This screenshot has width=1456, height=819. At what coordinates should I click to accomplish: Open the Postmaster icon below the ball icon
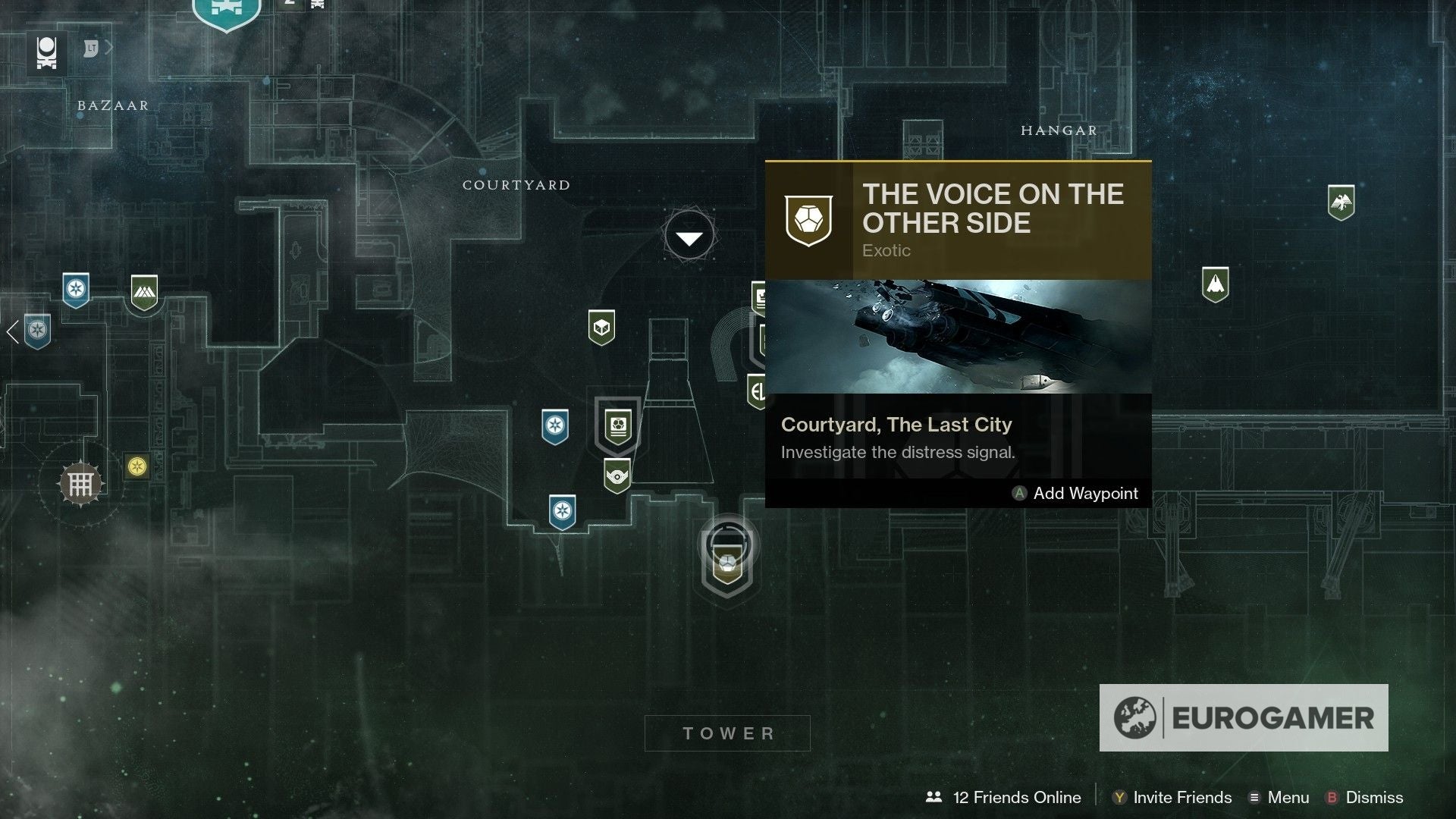pos(617,476)
